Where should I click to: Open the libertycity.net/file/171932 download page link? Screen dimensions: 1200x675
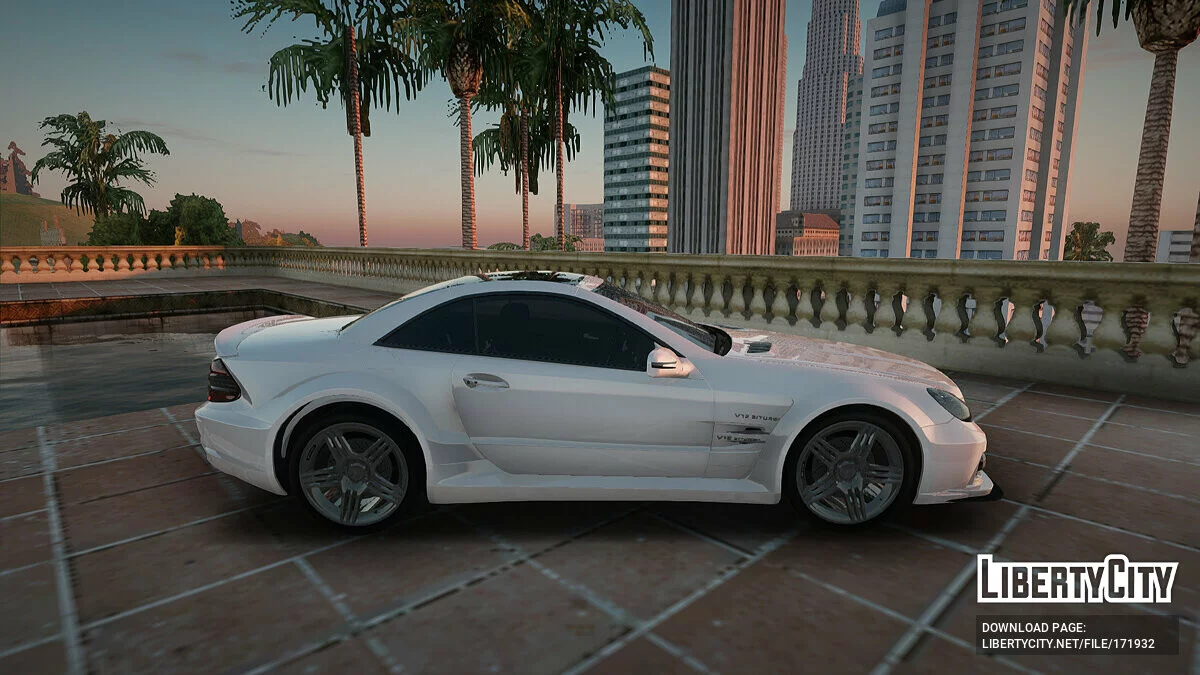1068,643
